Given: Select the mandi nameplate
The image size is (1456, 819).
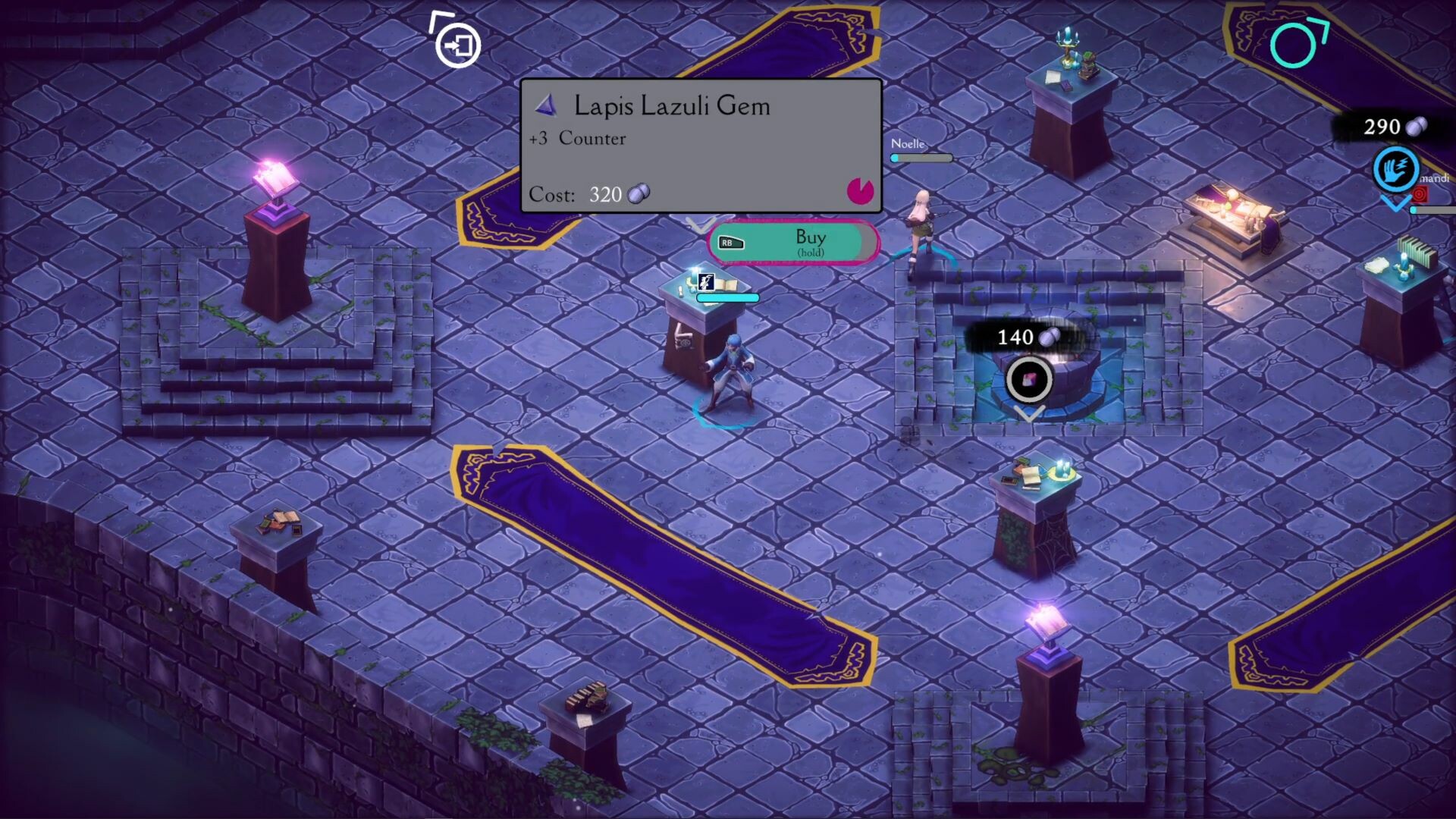Looking at the screenshot, I should tap(1436, 179).
